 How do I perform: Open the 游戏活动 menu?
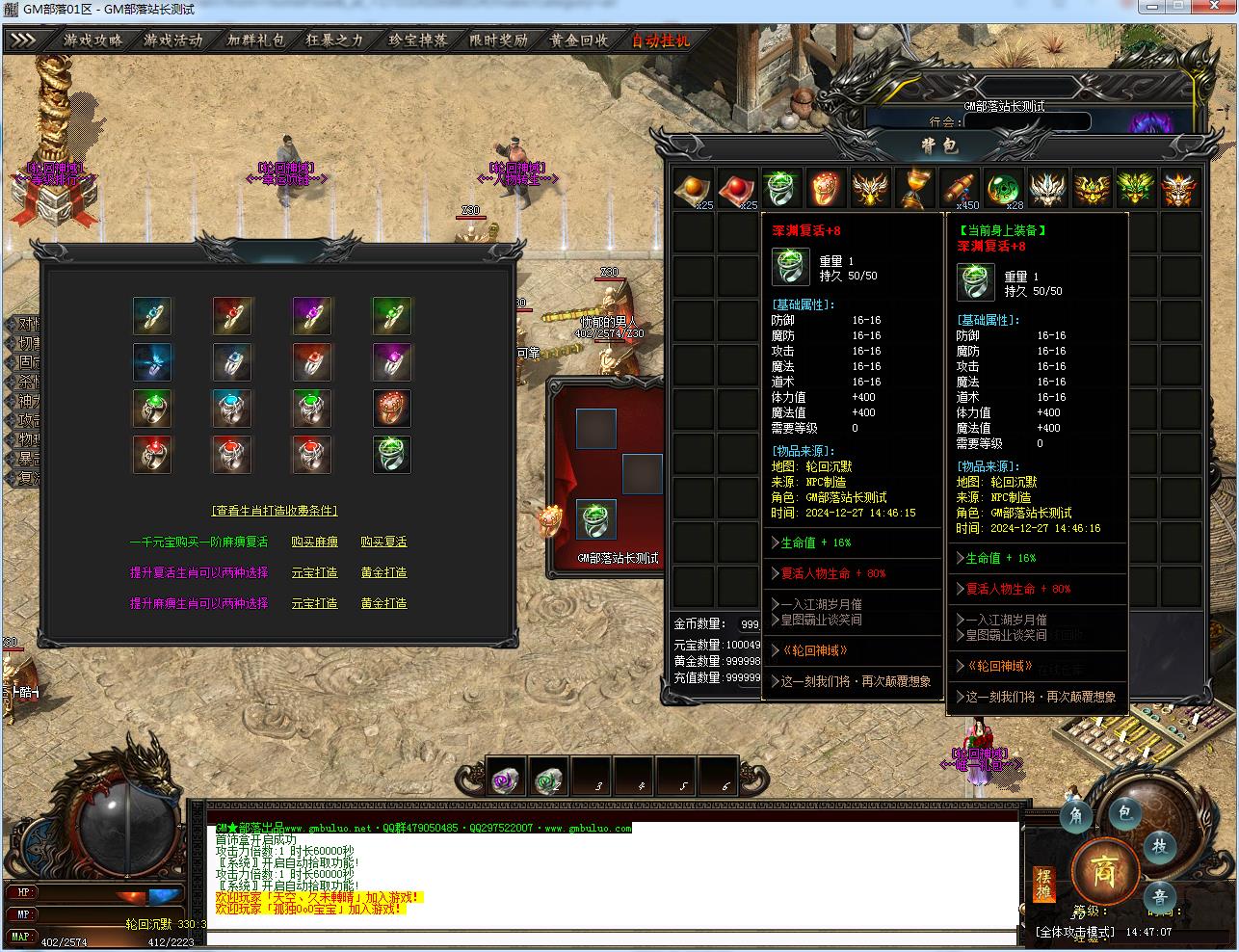pos(173,40)
